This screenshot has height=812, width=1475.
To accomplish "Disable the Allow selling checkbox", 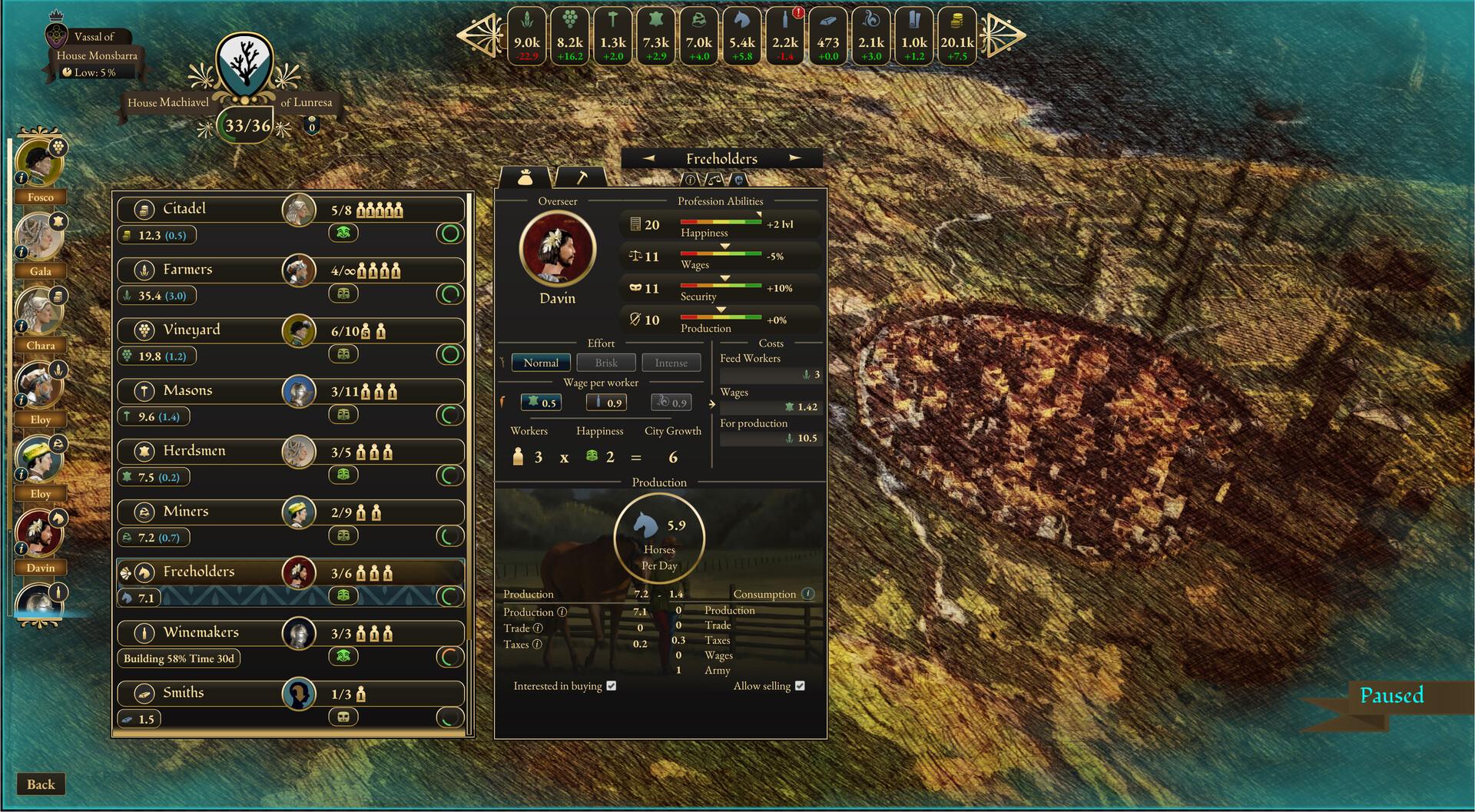I will click(800, 685).
